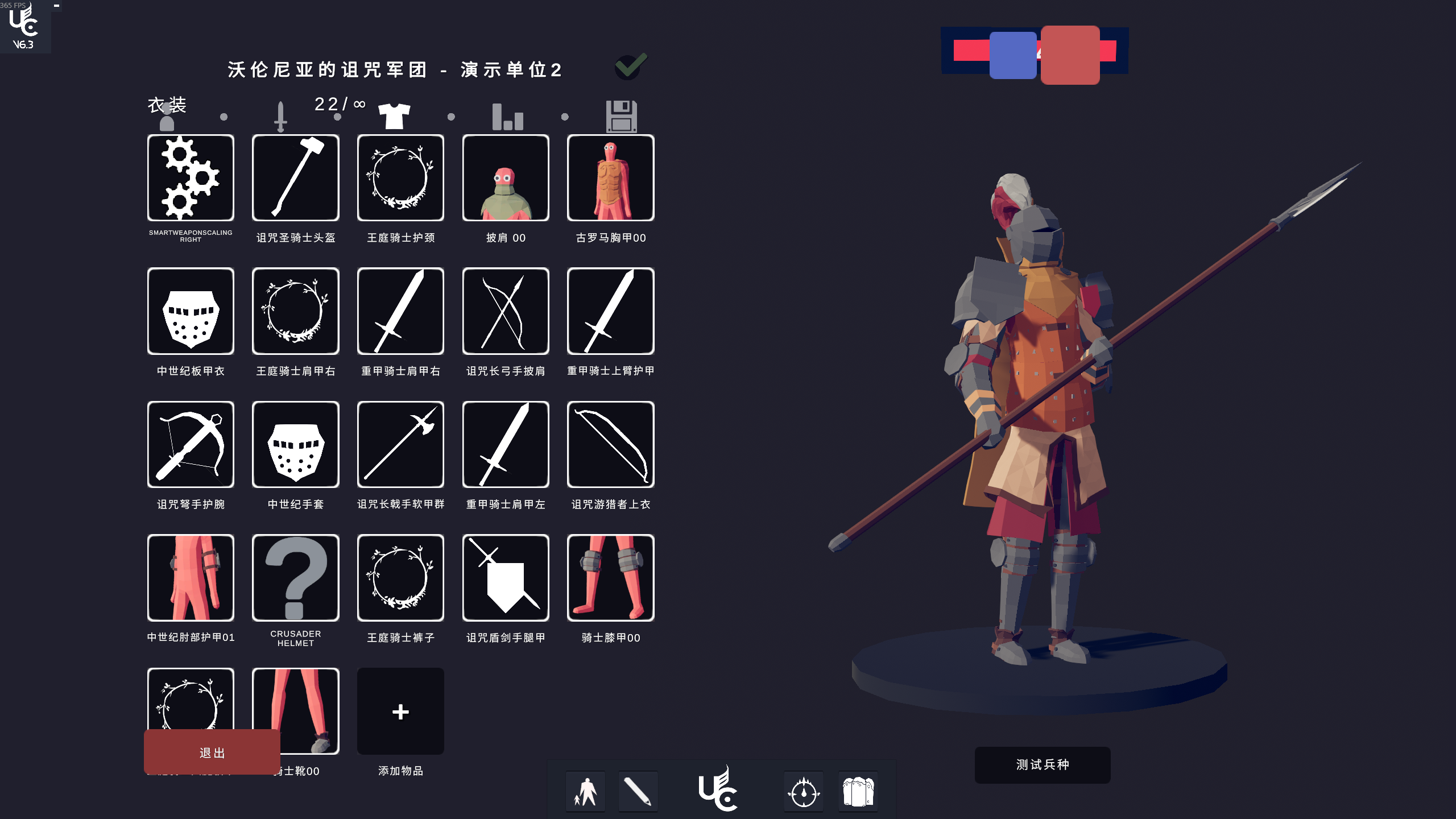The width and height of the screenshot is (1456, 819).
Task: Select the Crusader Helmet question mark slot
Action: coord(295,578)
